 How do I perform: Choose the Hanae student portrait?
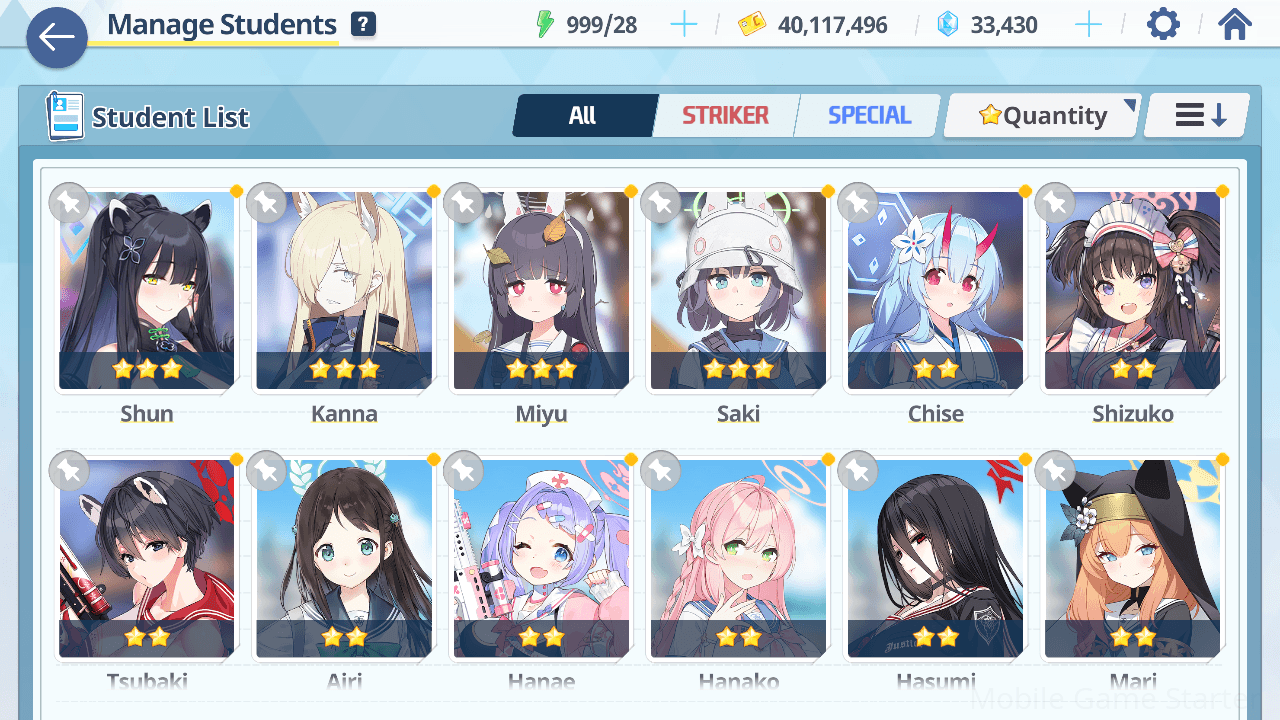click(x=541, y=558)
